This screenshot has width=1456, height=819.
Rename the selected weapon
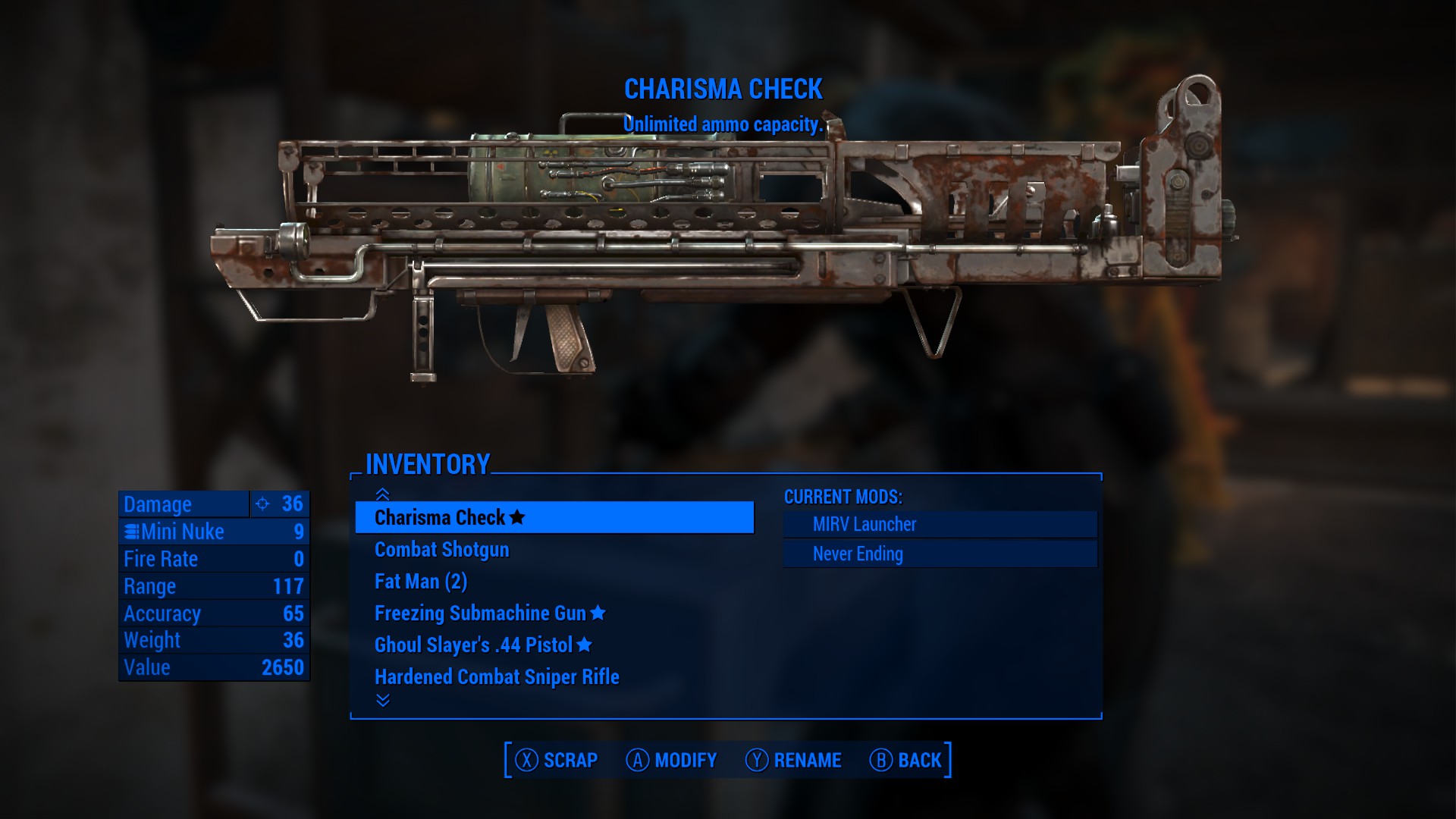point(793,760)
